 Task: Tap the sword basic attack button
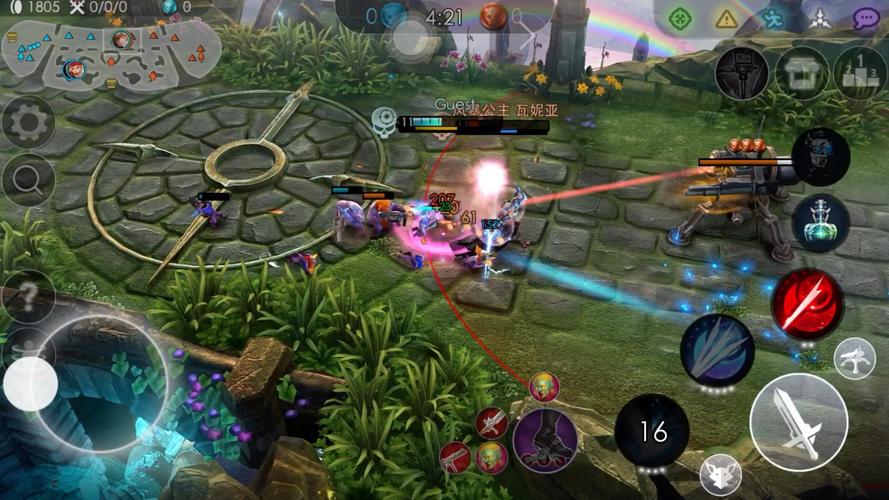[x=798, y=422]
